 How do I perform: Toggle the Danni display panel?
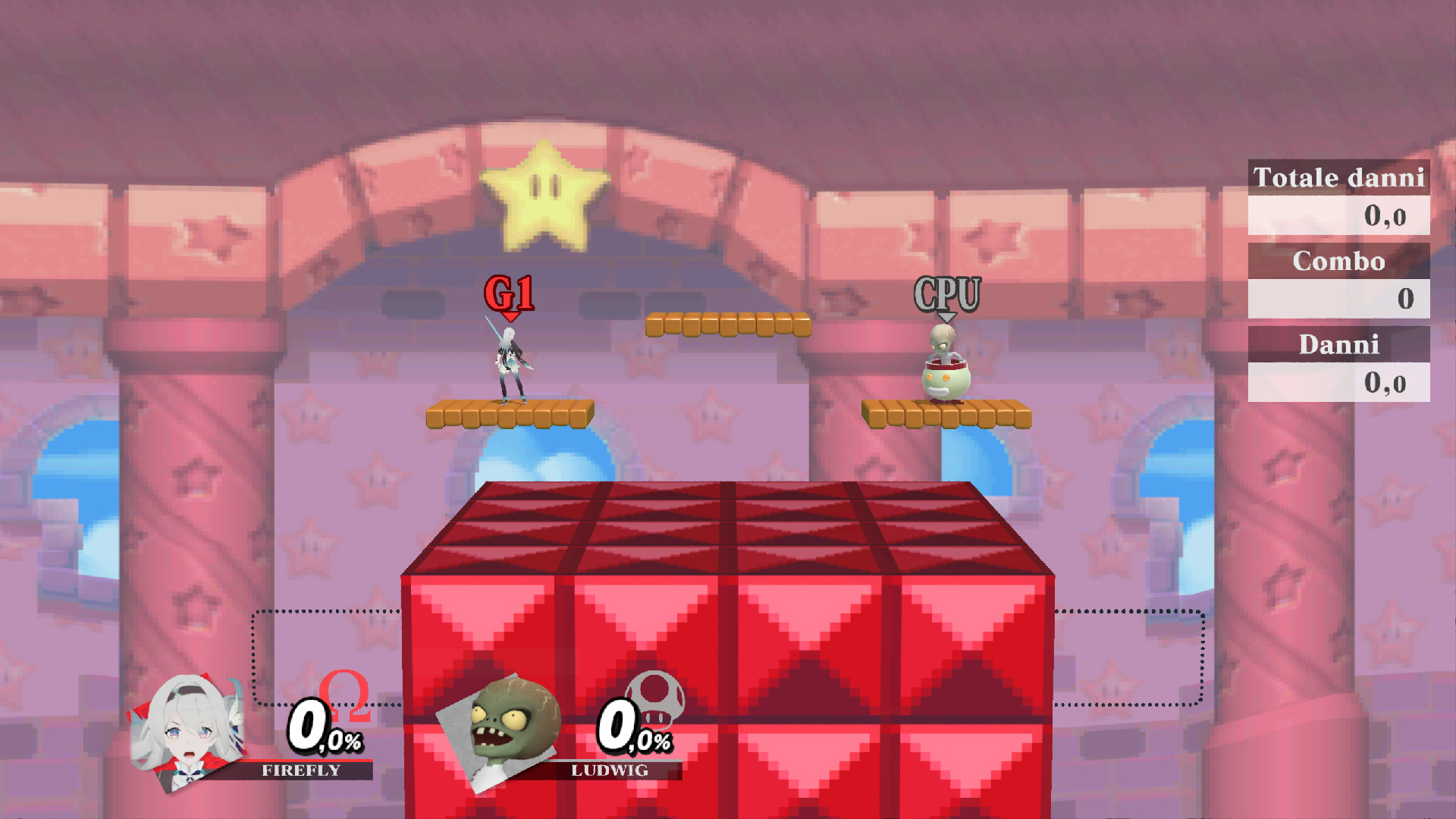pyautogui.click(x=1338, y=345)
